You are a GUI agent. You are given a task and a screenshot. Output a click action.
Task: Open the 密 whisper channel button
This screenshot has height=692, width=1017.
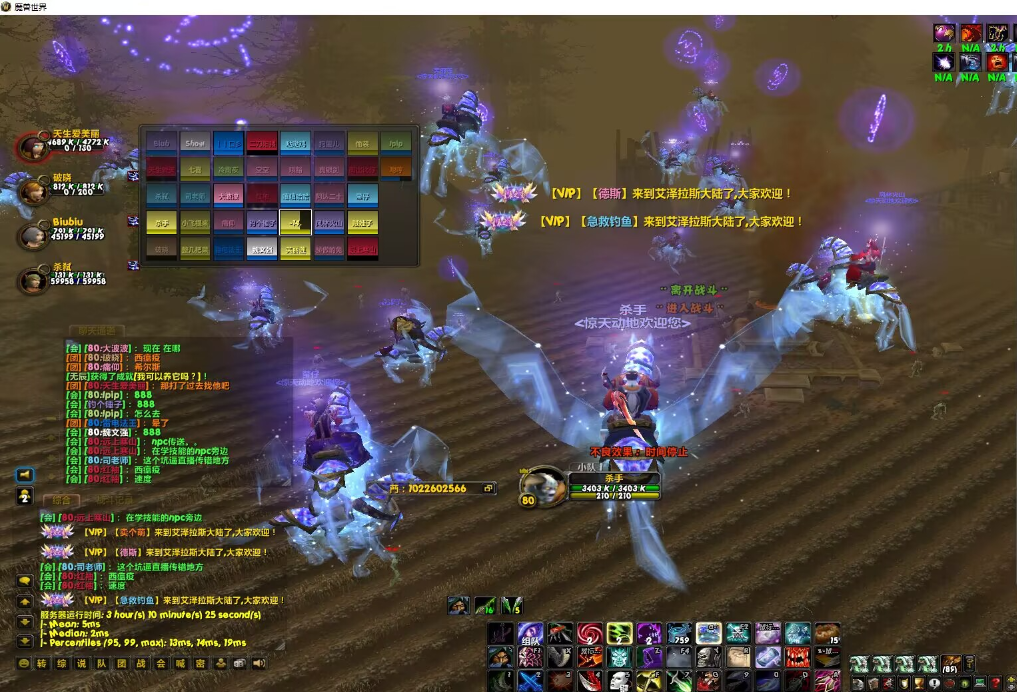[x=201, y=663]
